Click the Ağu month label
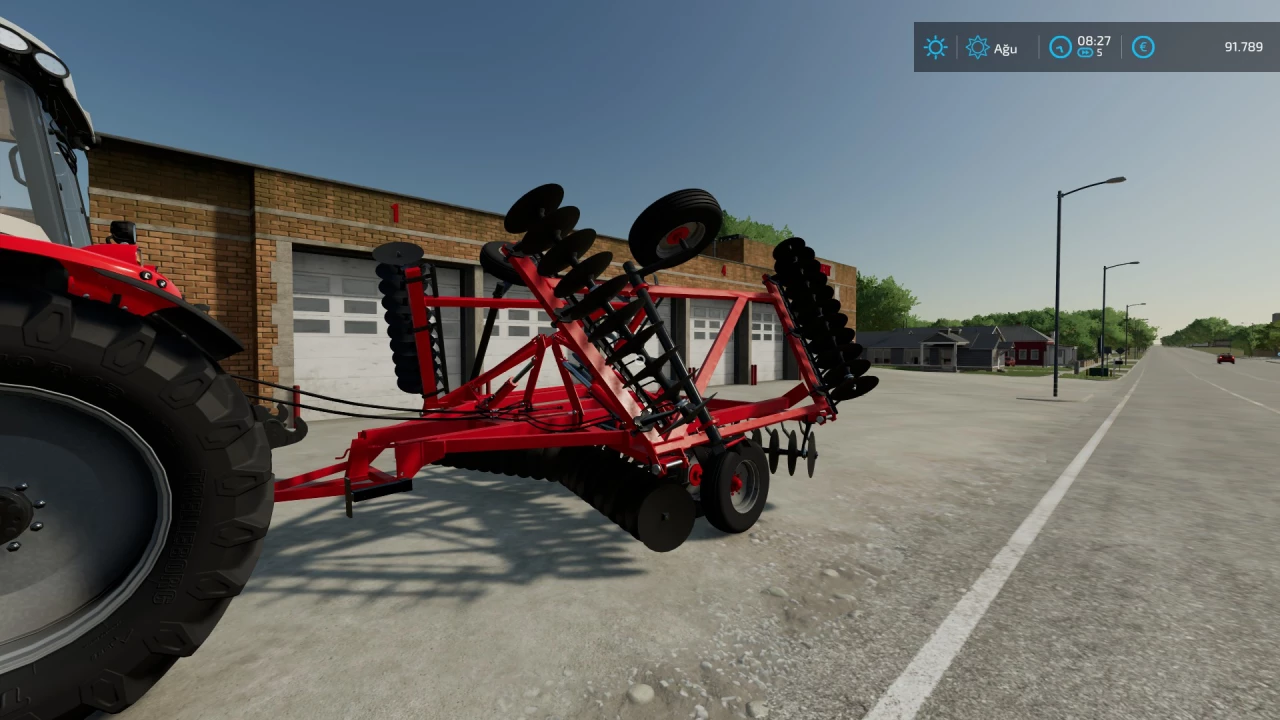 (1004, 49)
